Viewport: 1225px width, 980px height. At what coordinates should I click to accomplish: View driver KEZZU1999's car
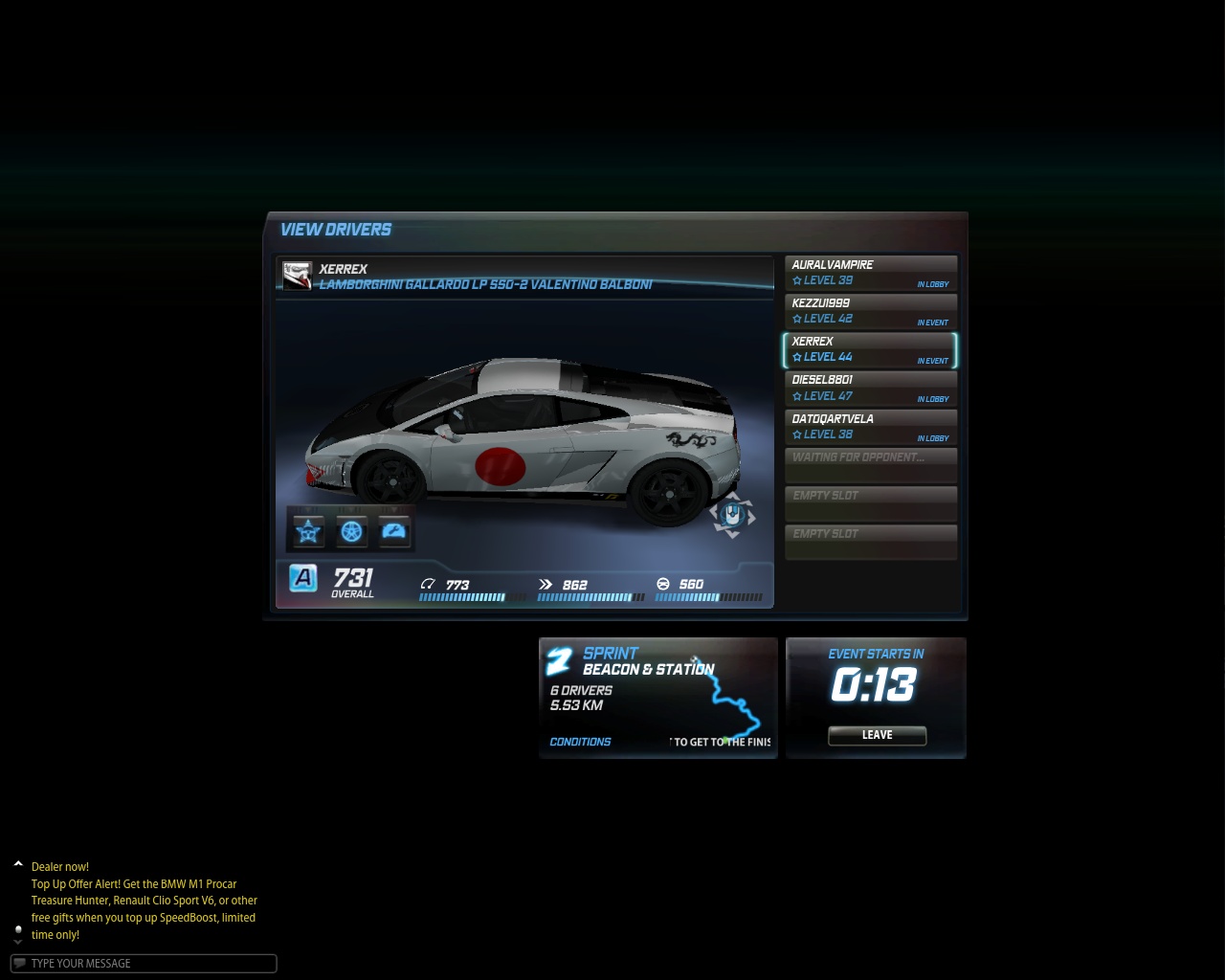870,311
